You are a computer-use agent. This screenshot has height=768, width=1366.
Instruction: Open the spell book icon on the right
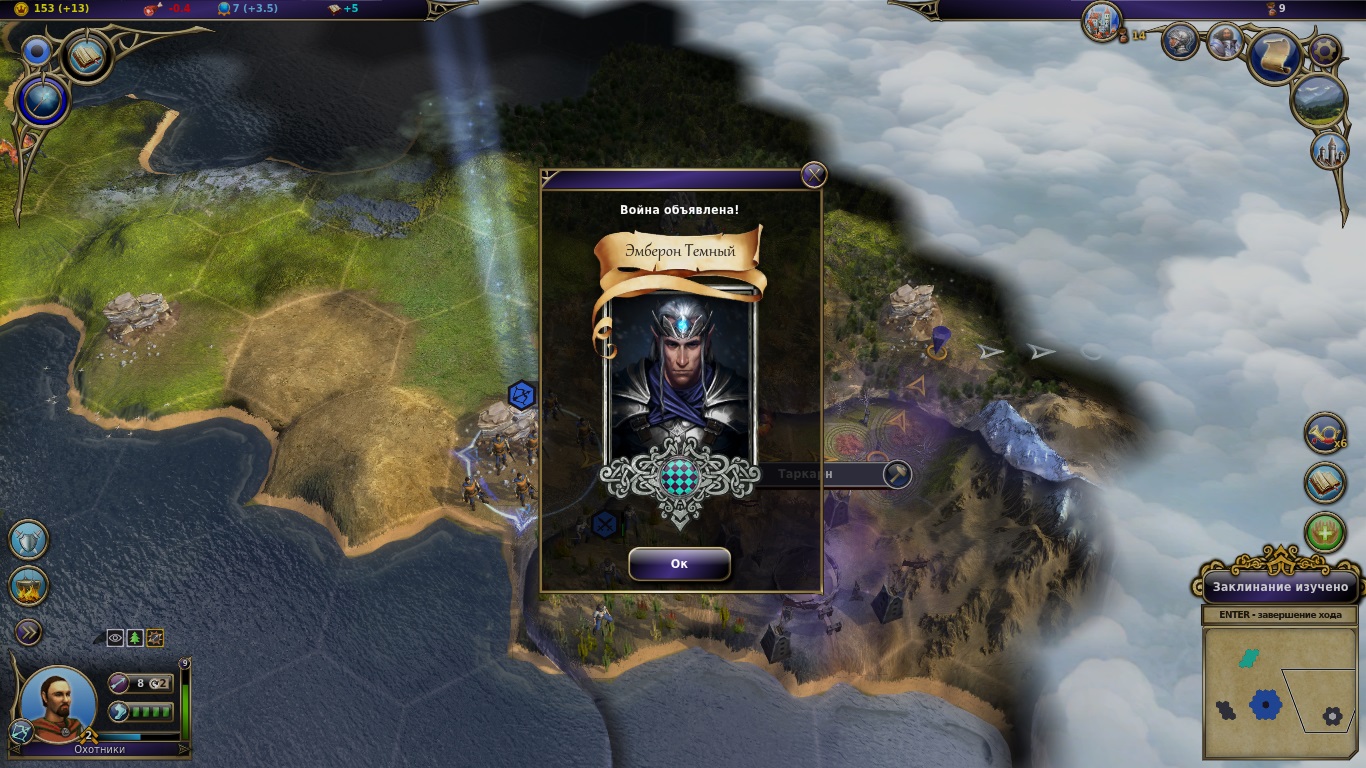[1326, 483]
